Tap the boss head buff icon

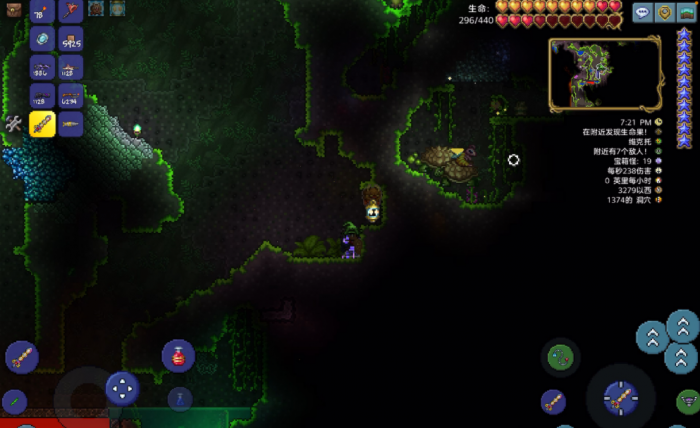pos(96,9)
